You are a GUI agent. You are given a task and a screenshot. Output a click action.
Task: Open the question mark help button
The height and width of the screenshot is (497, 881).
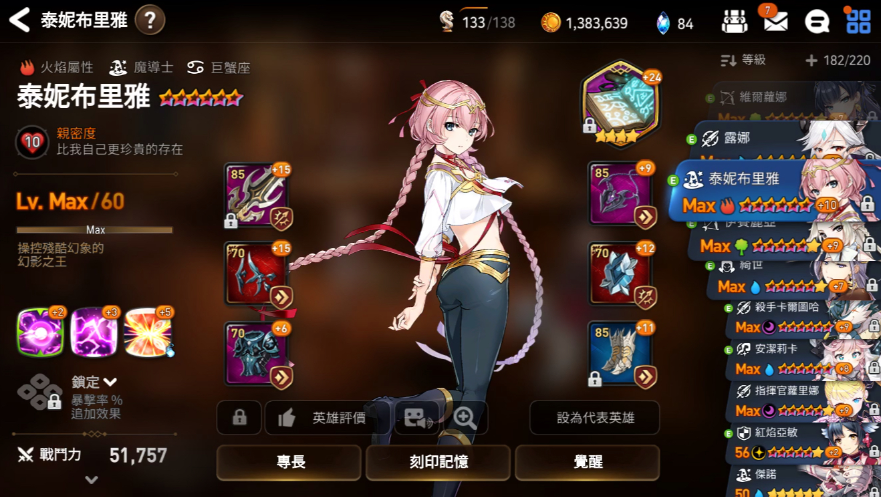tap(149, 19)
